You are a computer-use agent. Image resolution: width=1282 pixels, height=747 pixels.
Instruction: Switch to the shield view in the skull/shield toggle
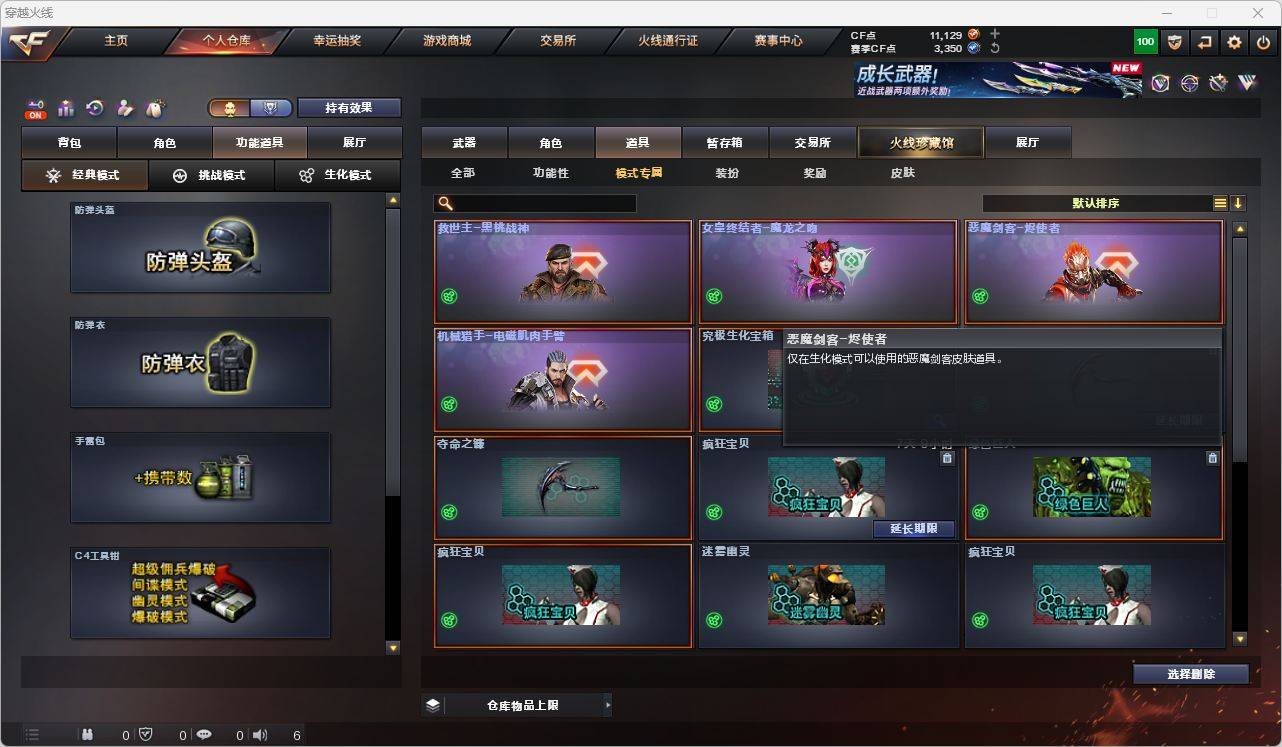268,107
